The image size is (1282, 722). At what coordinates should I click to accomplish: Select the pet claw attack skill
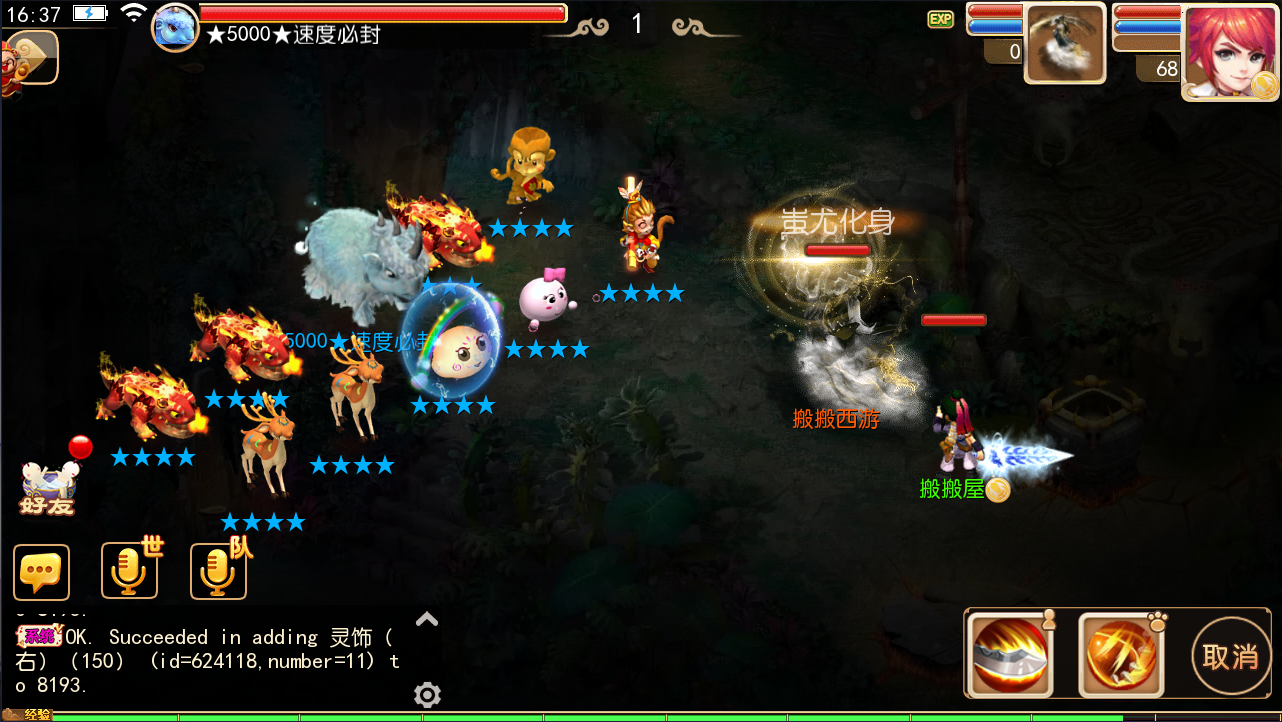1122,655
